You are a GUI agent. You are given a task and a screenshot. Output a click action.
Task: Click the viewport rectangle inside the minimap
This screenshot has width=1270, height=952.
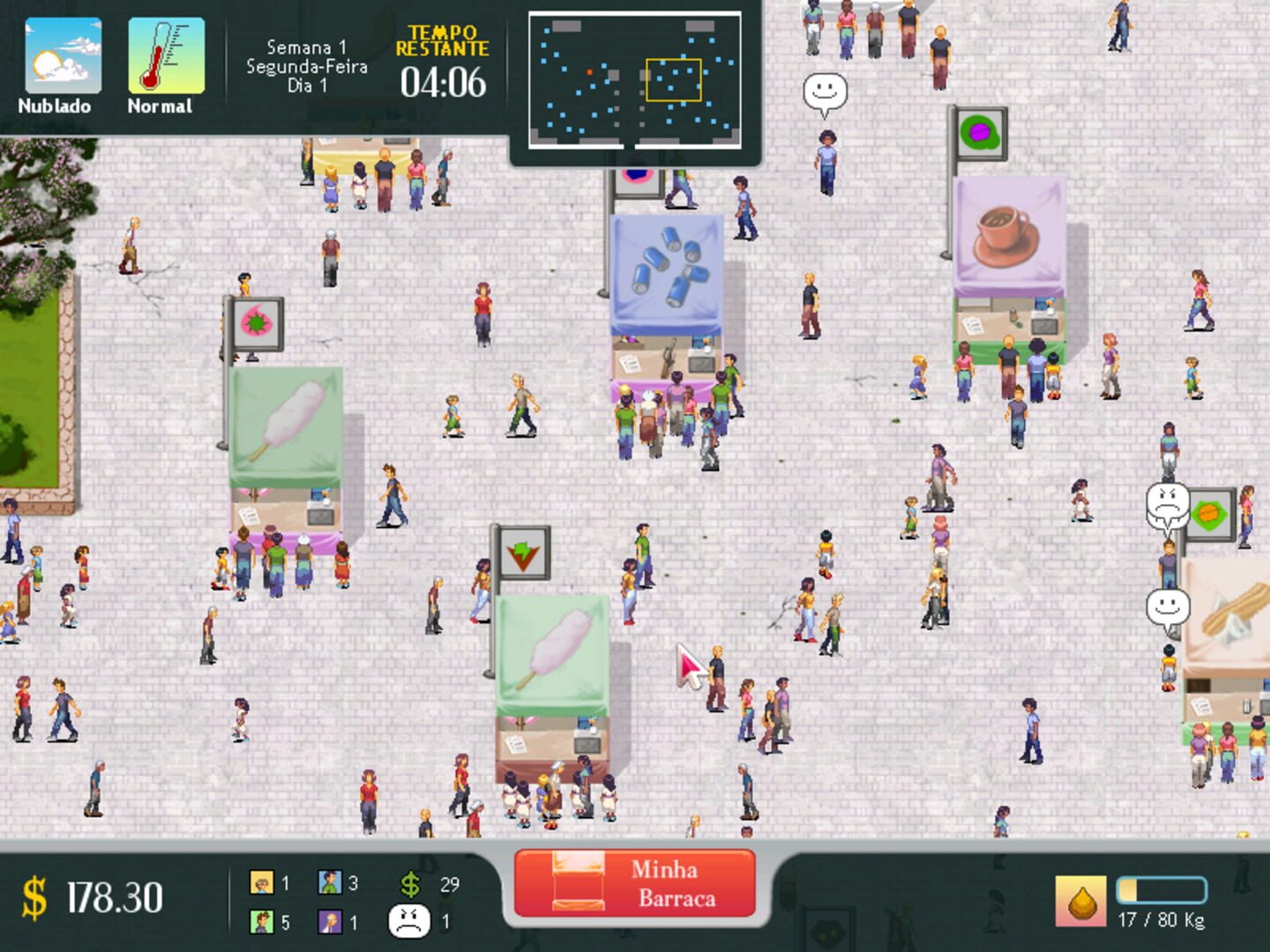point(676,80)
